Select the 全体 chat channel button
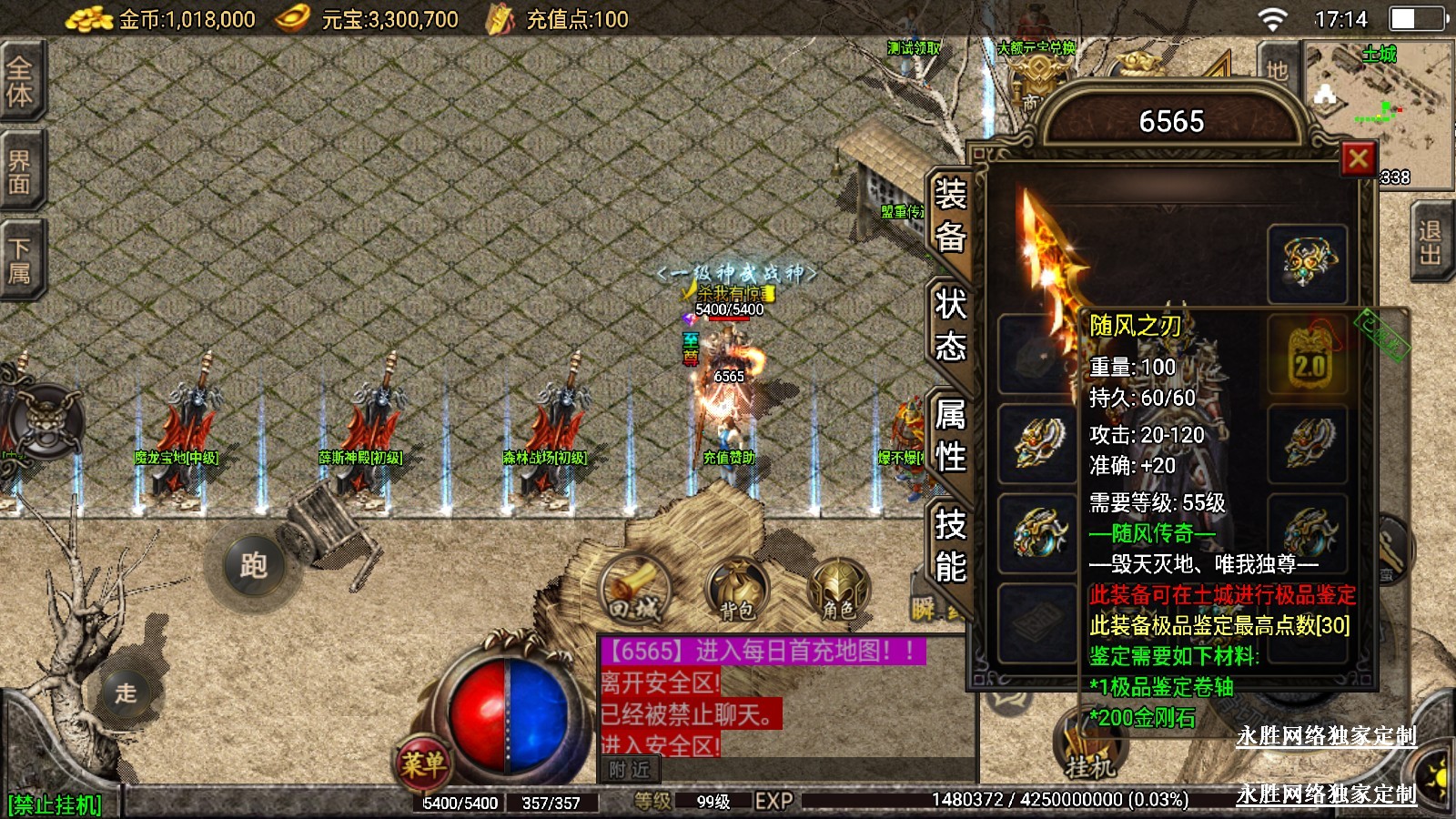This screenshot has height=819, width=1456. (x=20, y=81)
